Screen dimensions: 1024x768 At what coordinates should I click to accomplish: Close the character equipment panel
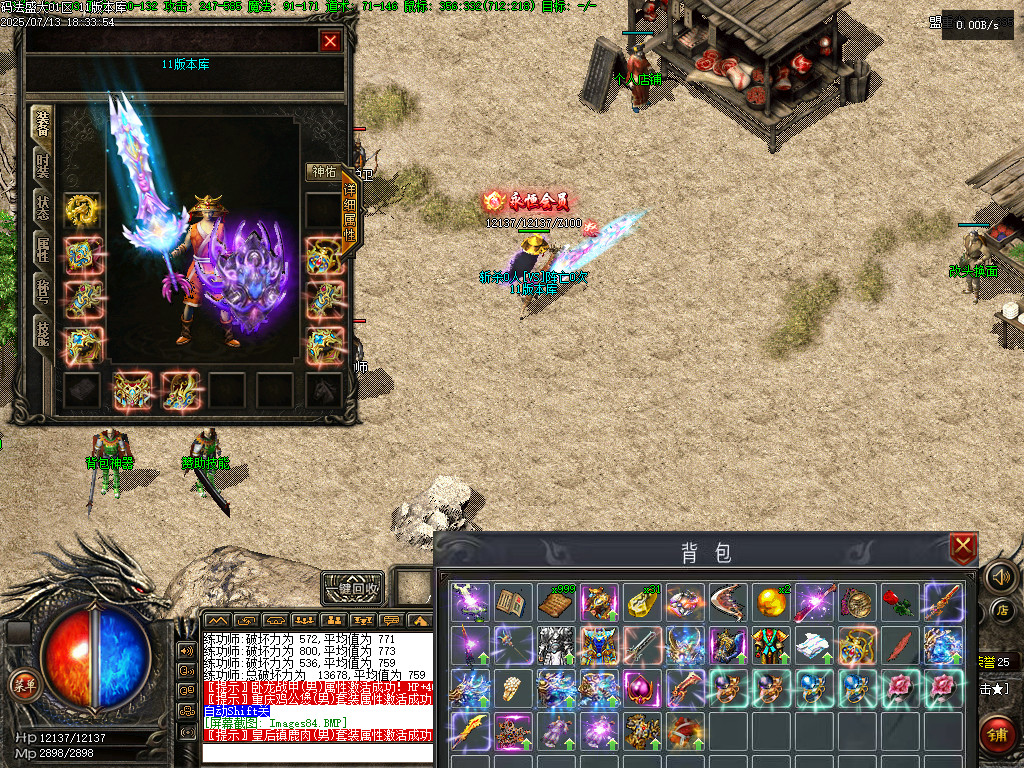[330, 41]
